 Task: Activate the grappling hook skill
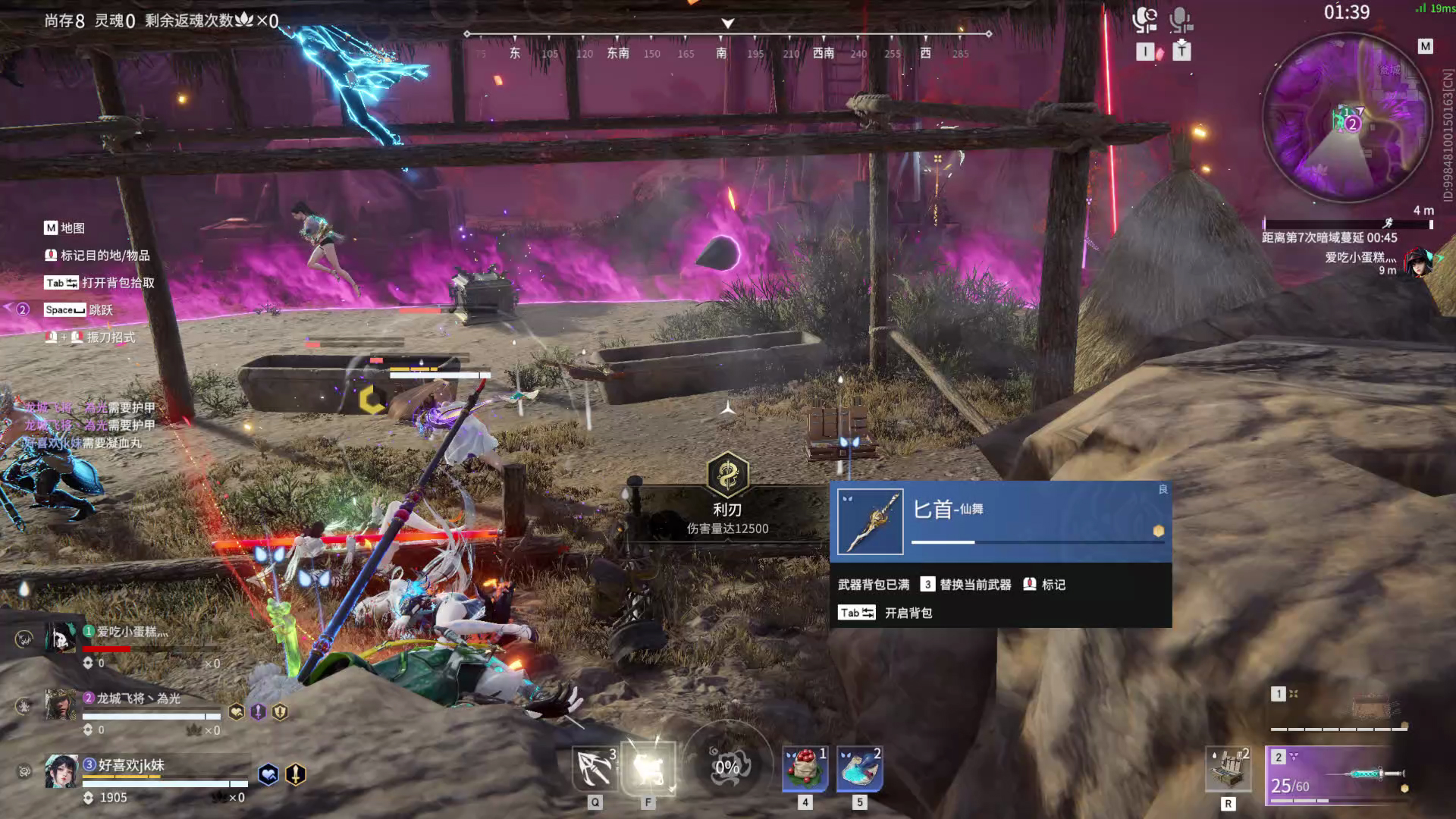coord(595,768)
